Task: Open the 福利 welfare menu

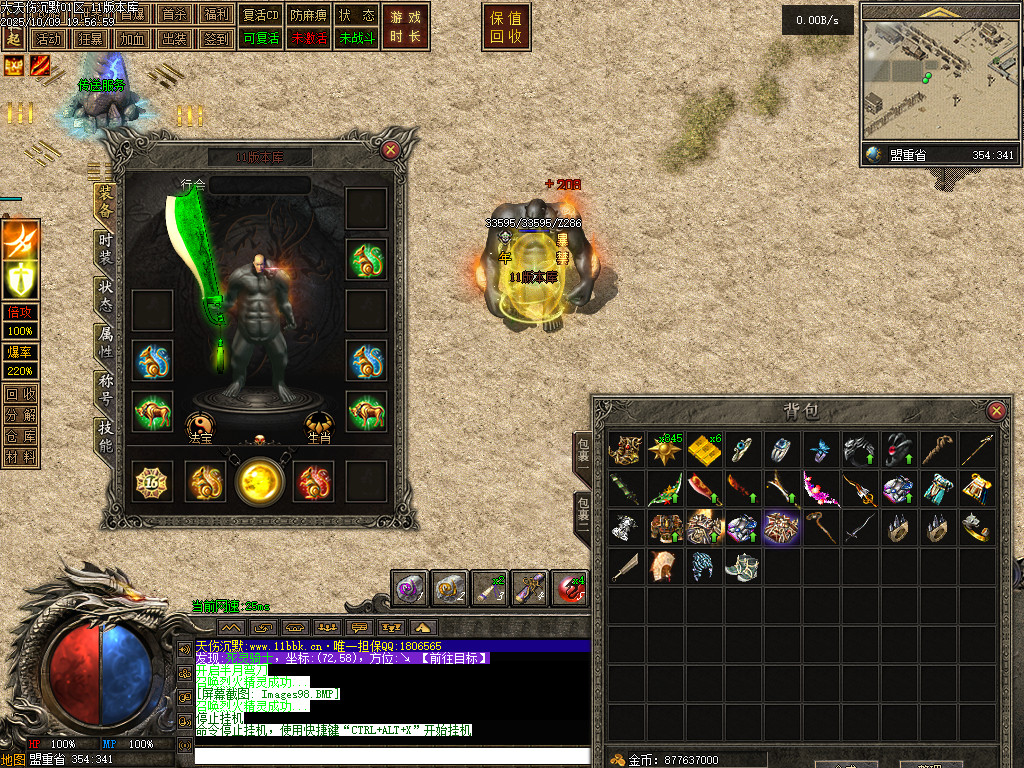Action: pyautogui.click(x=215, y=15)
